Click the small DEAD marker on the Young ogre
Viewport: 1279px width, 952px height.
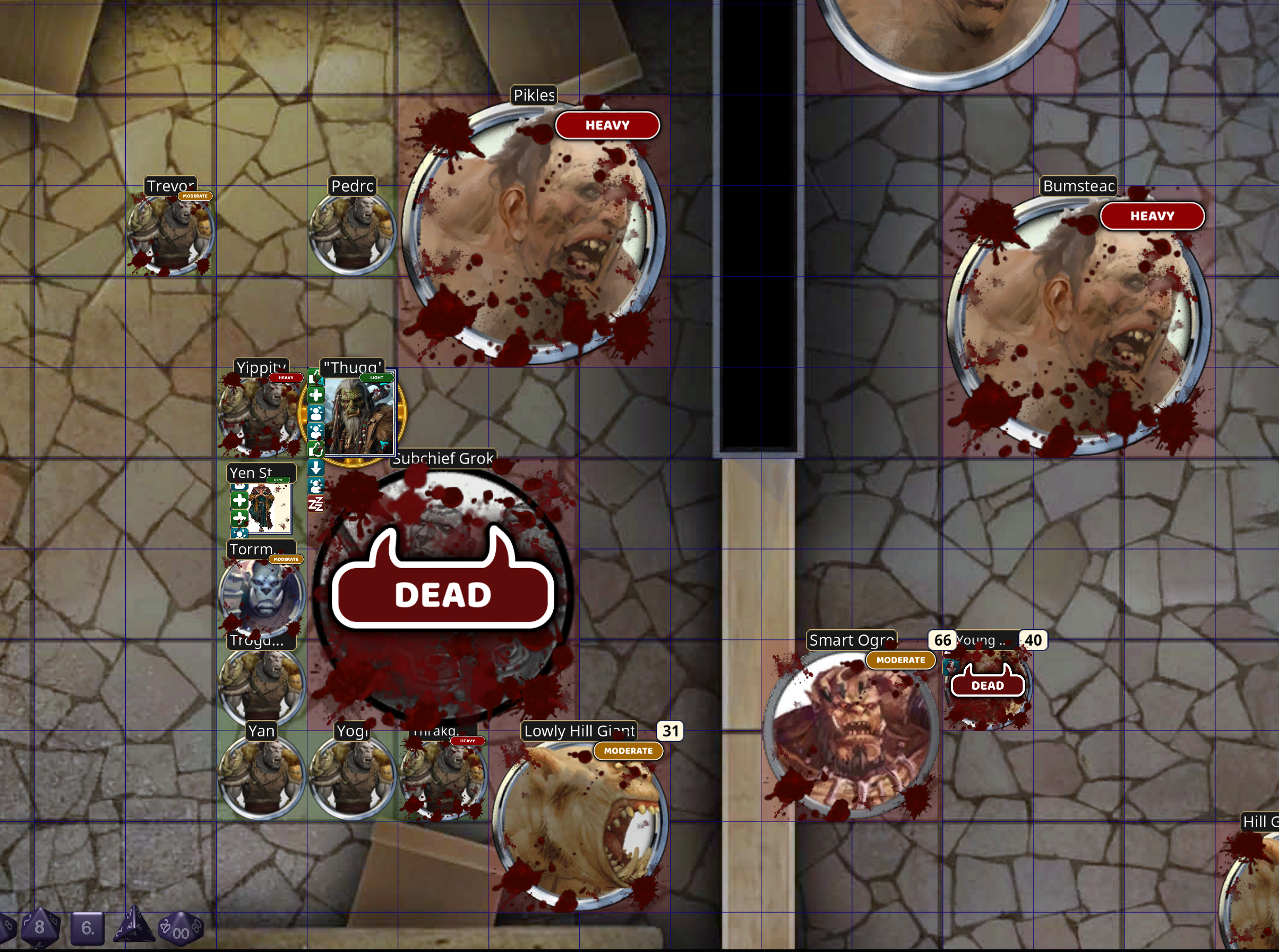(x=987, y=685)
